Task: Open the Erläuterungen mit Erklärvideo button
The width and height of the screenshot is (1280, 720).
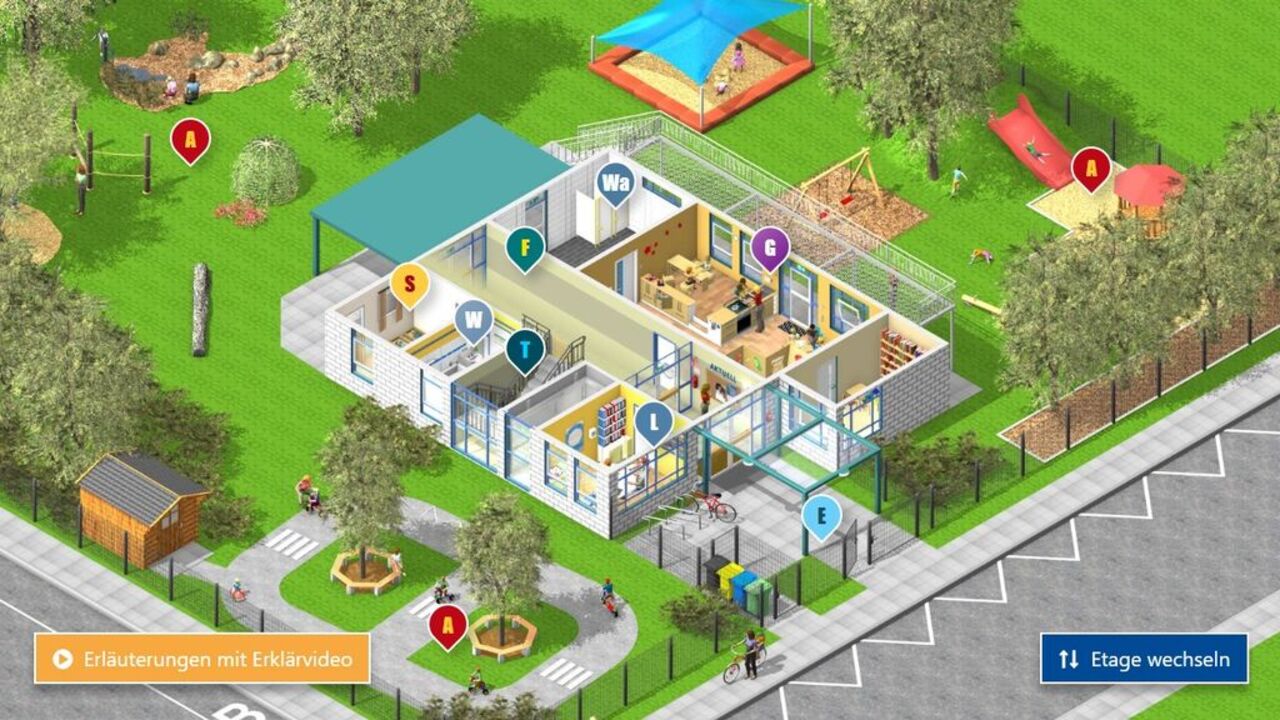Action: coord(202,658)
